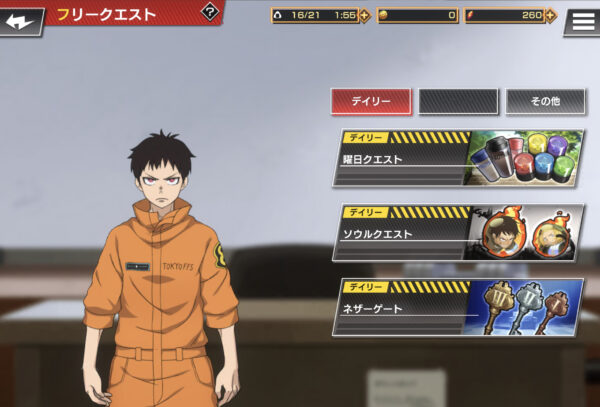Open the 曜日クエスト daily quest

coord(458,158)
